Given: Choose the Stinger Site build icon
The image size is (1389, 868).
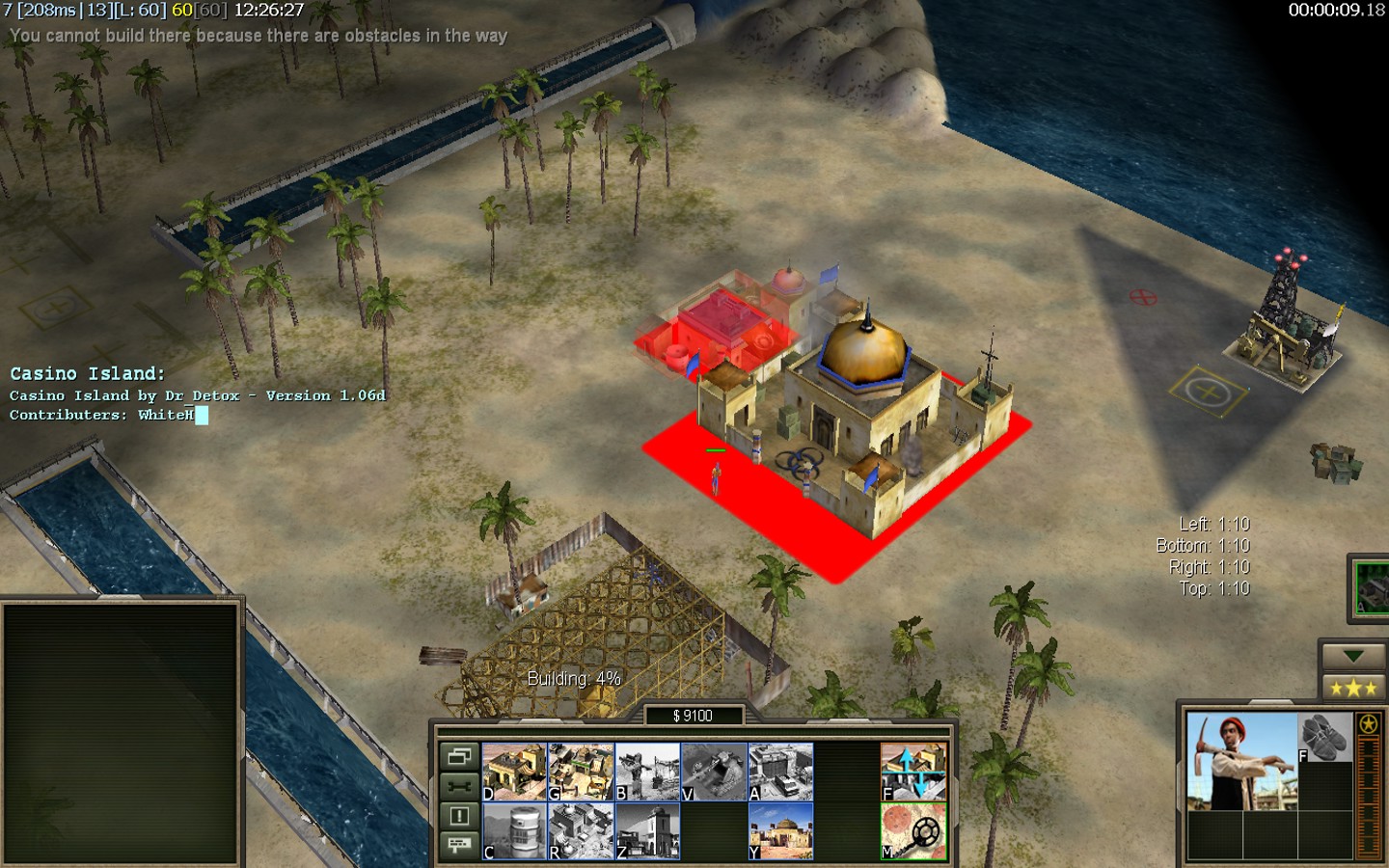Looking at the screenshot, I should [x=647, y=772].
